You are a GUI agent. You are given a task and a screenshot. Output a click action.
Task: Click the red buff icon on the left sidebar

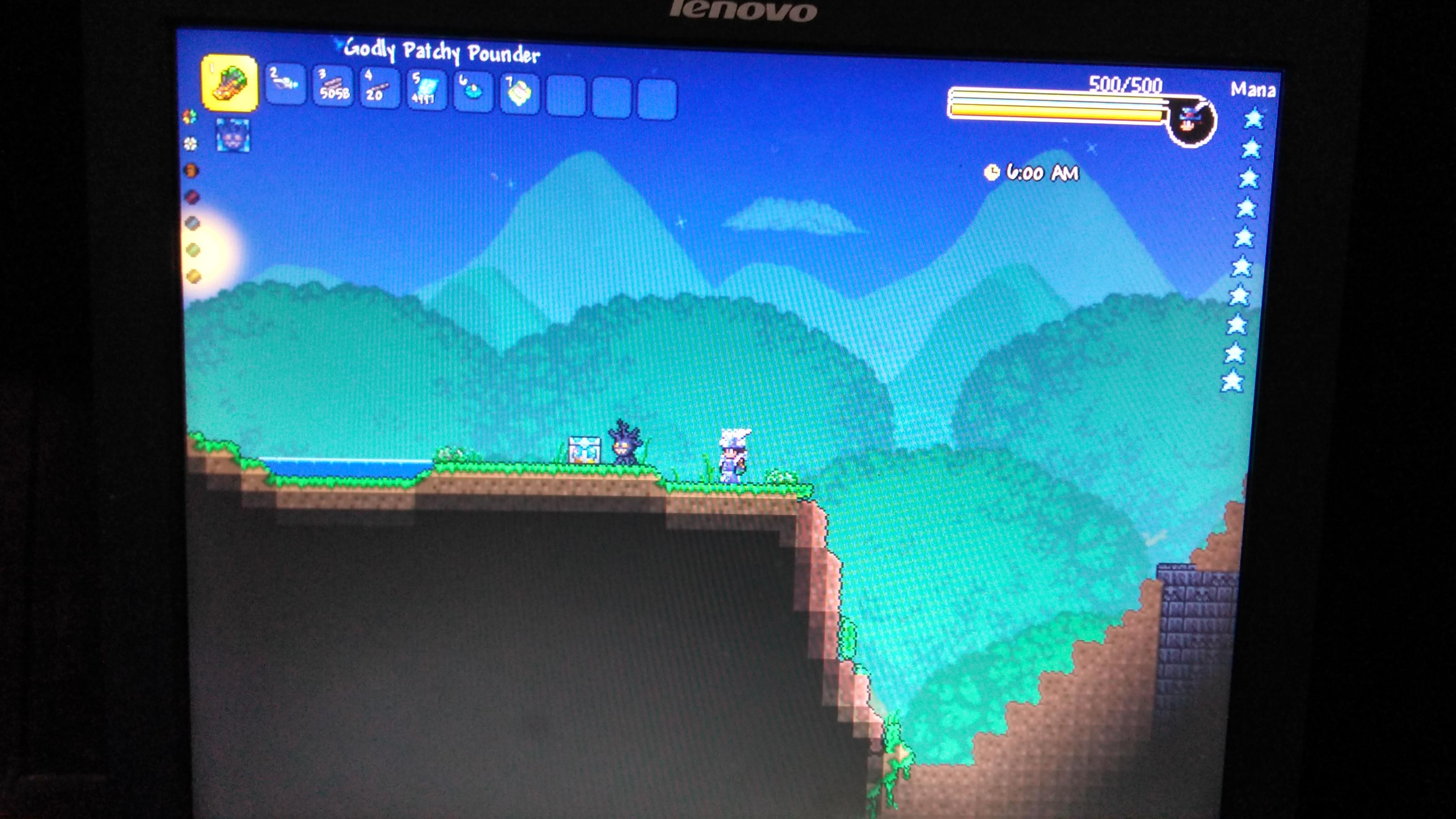click(192, 197)
